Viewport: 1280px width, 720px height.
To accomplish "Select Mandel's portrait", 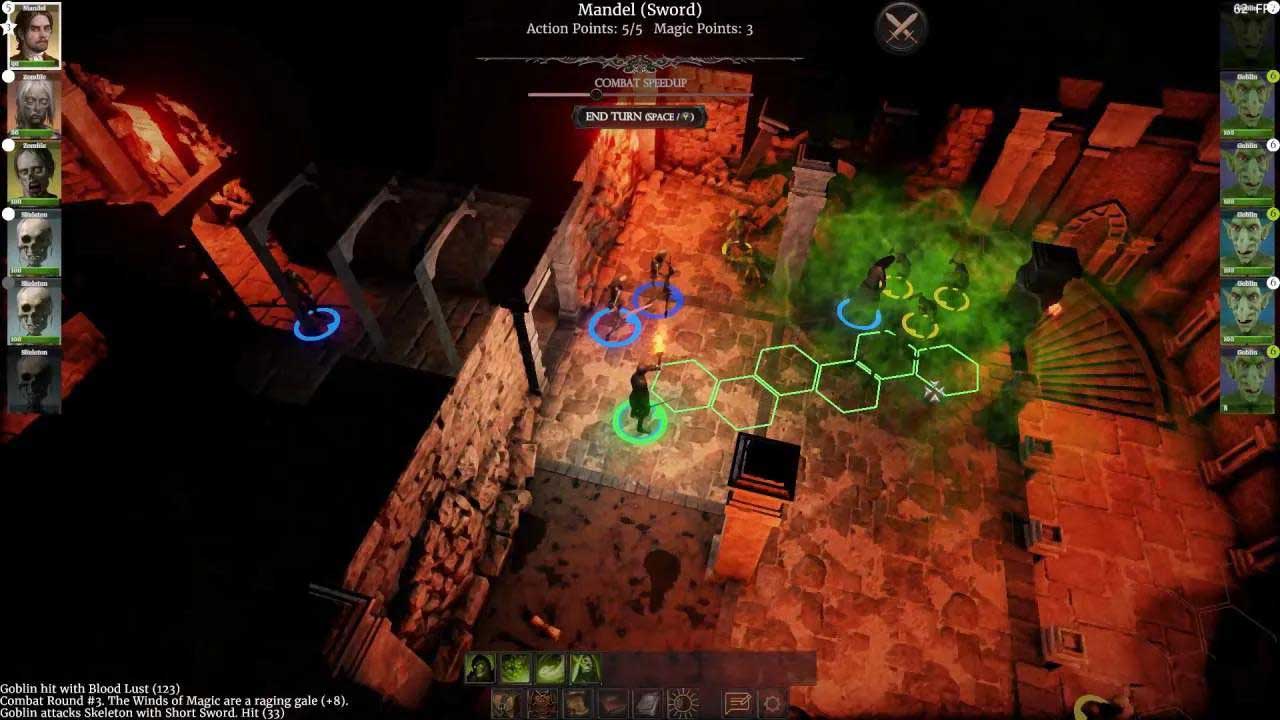I will click(35, 36).
